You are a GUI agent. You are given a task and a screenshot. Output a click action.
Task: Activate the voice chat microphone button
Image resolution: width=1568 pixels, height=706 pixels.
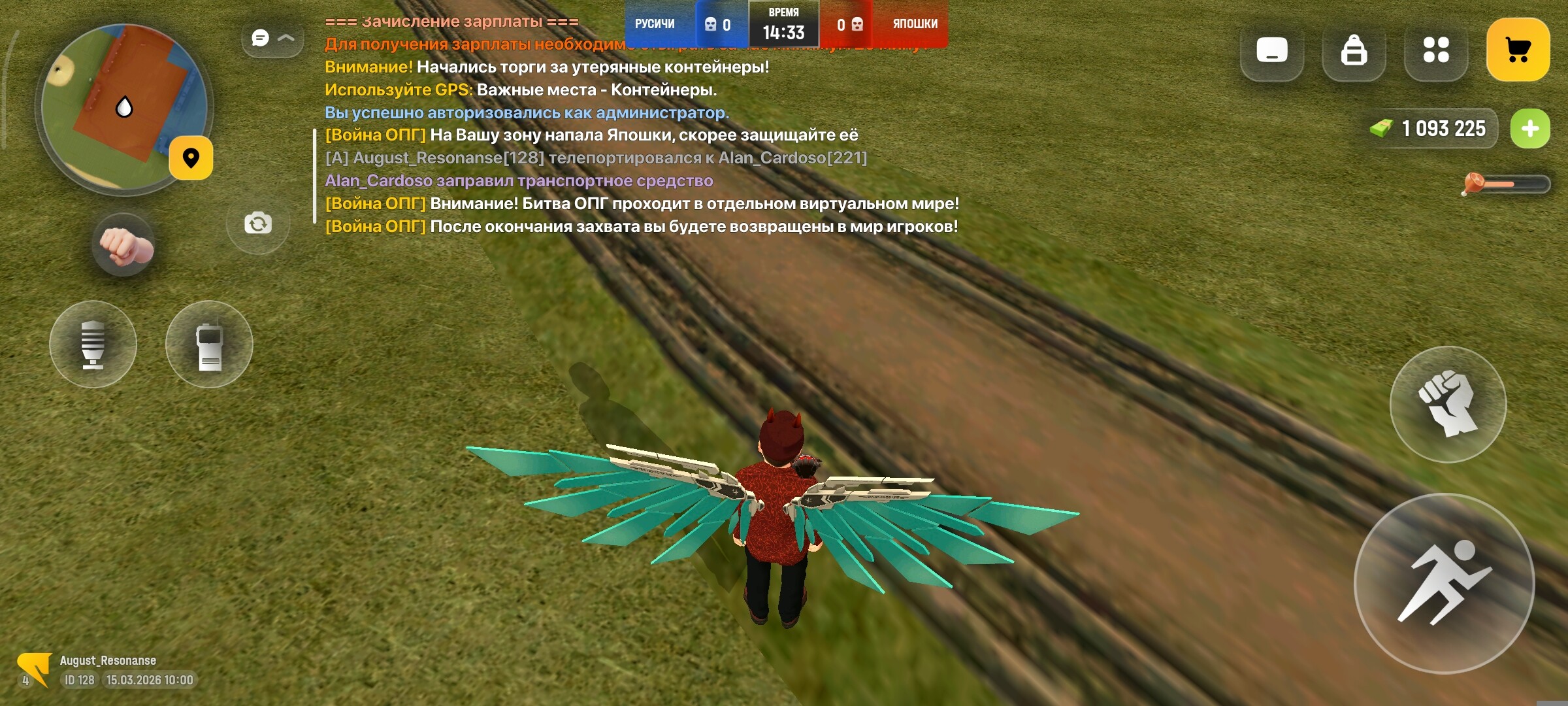93,345
